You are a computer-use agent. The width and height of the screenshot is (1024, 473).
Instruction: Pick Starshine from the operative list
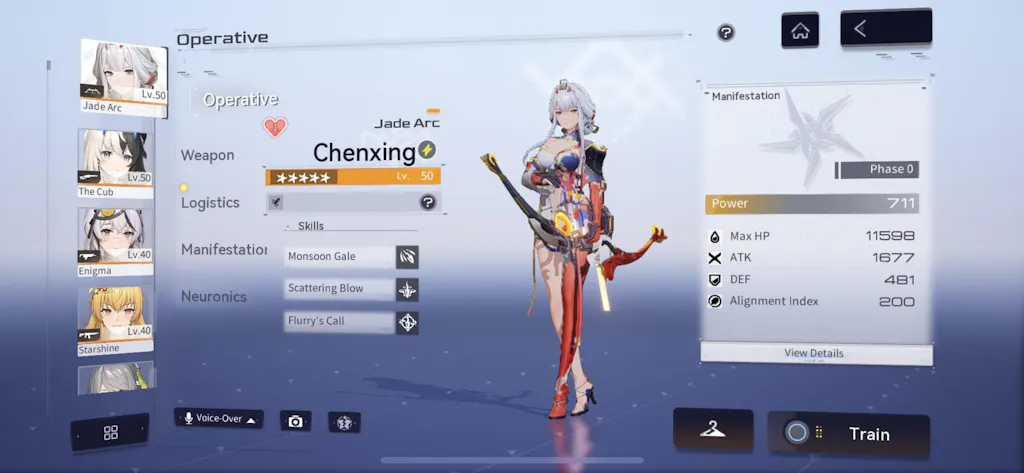click(115, 320)
